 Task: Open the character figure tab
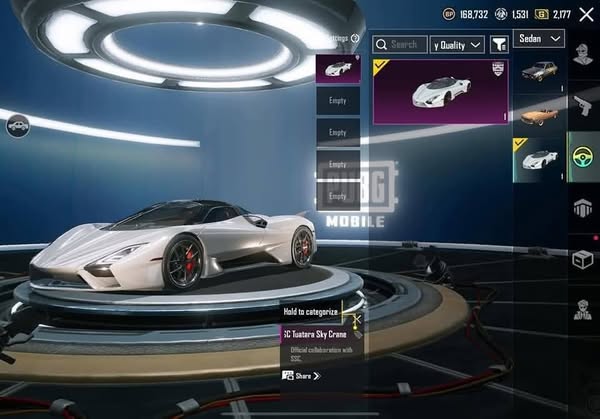583,309
